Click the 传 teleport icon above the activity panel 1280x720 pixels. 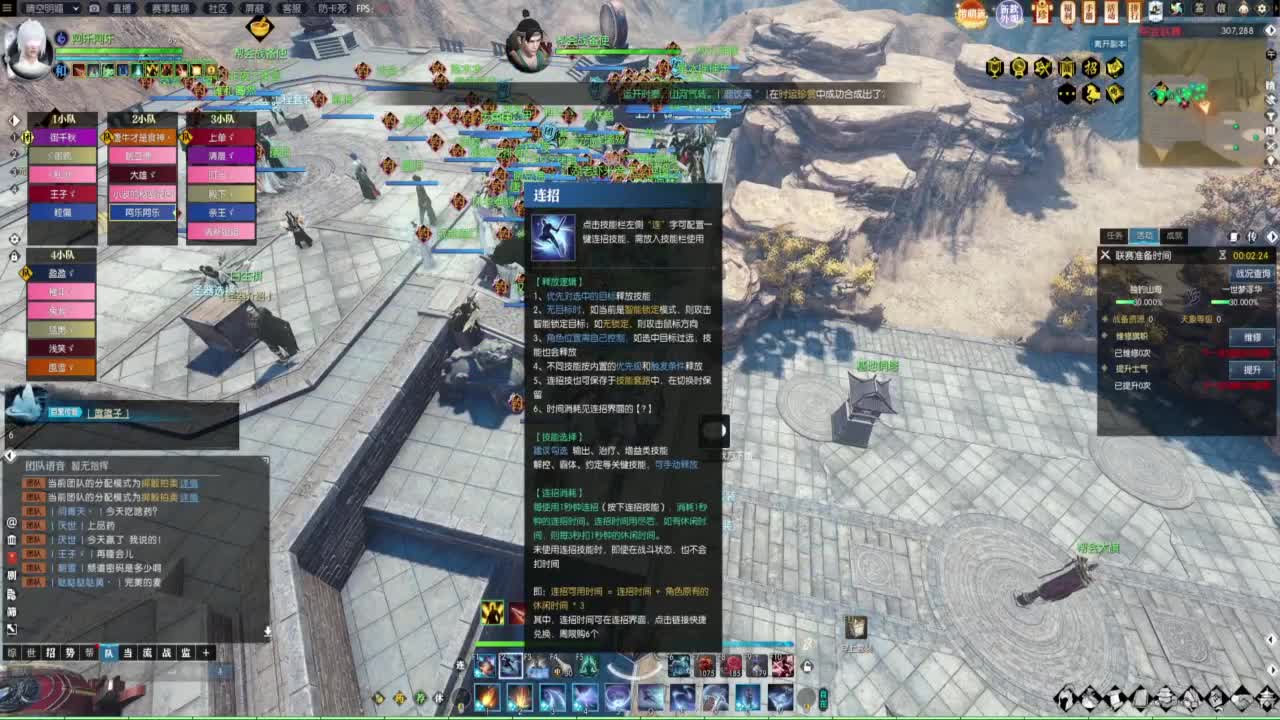[1250, 236]
